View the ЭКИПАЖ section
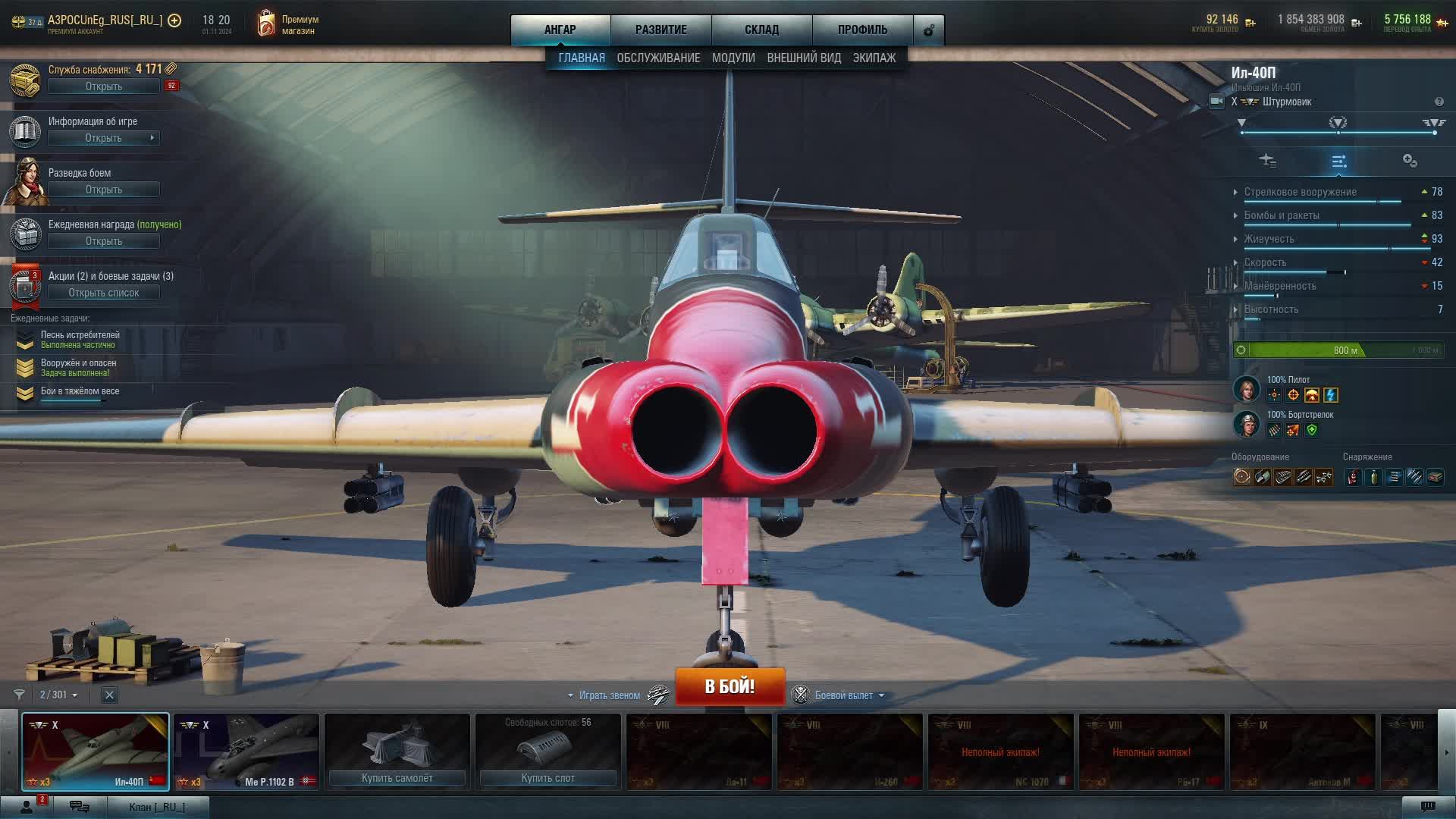 (874, 58)
